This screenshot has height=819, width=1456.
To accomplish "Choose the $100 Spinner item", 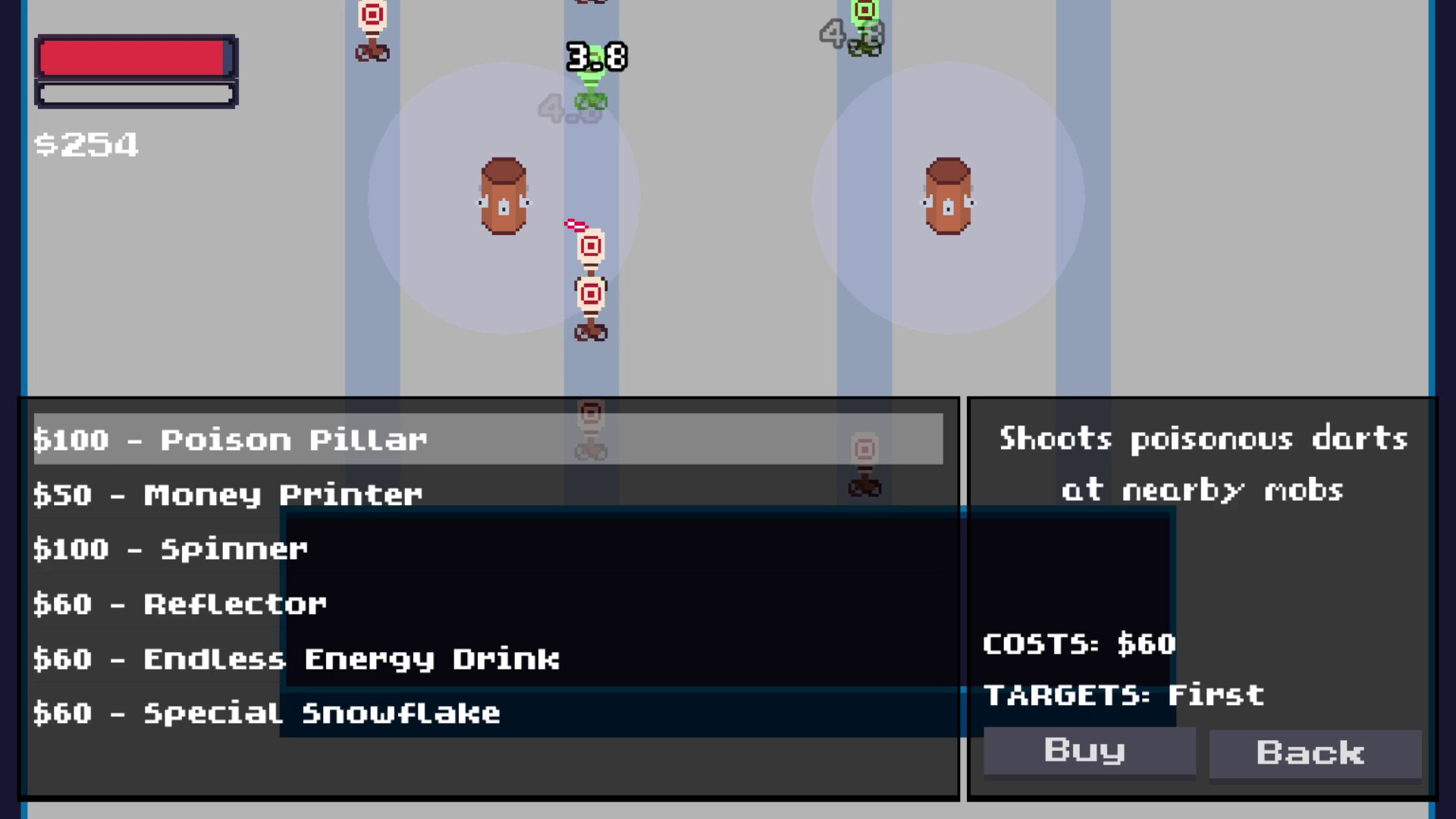I will tap(171, 548).
